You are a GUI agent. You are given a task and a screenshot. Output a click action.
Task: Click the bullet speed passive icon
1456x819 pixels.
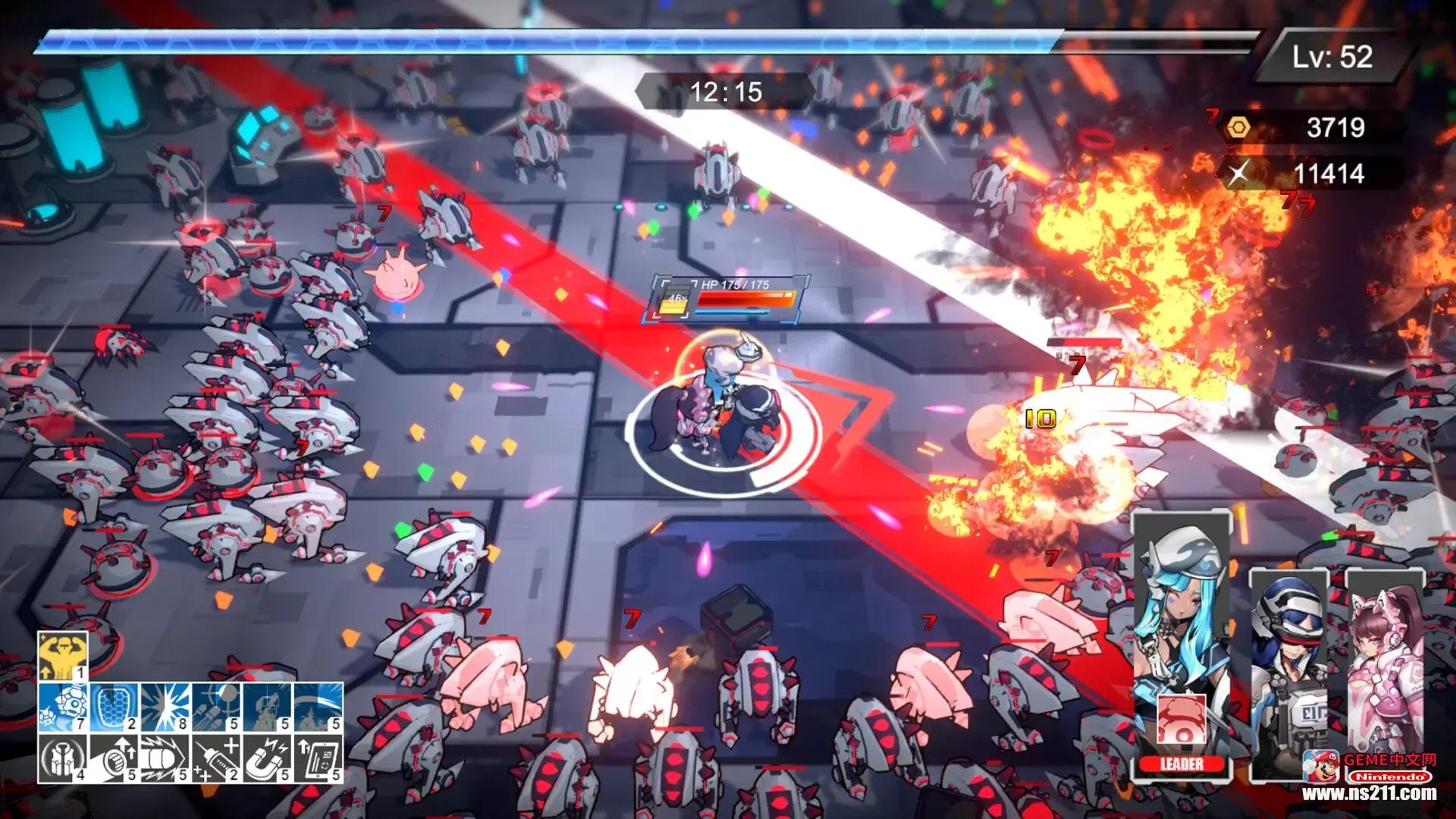(165, 758)
